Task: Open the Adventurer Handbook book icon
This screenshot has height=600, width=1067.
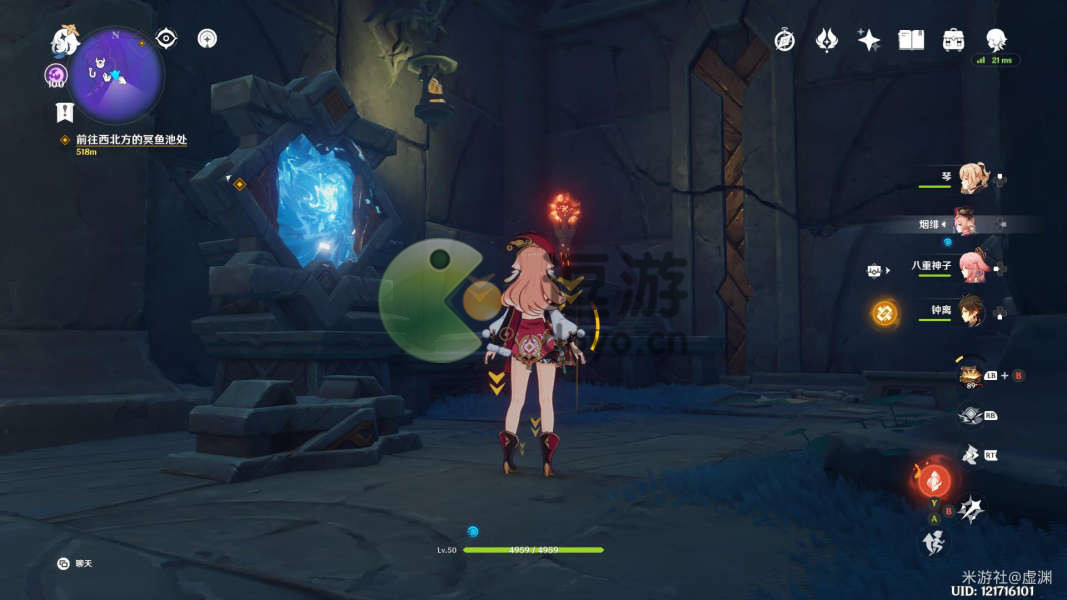Action: pyautogui.click(x=911, y=40)
